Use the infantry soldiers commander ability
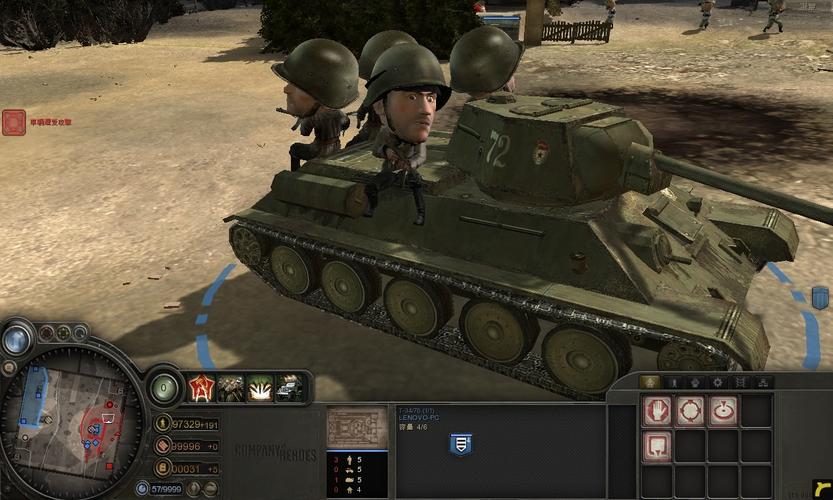The height and width of the screenshot is (500, 833). 230,387
